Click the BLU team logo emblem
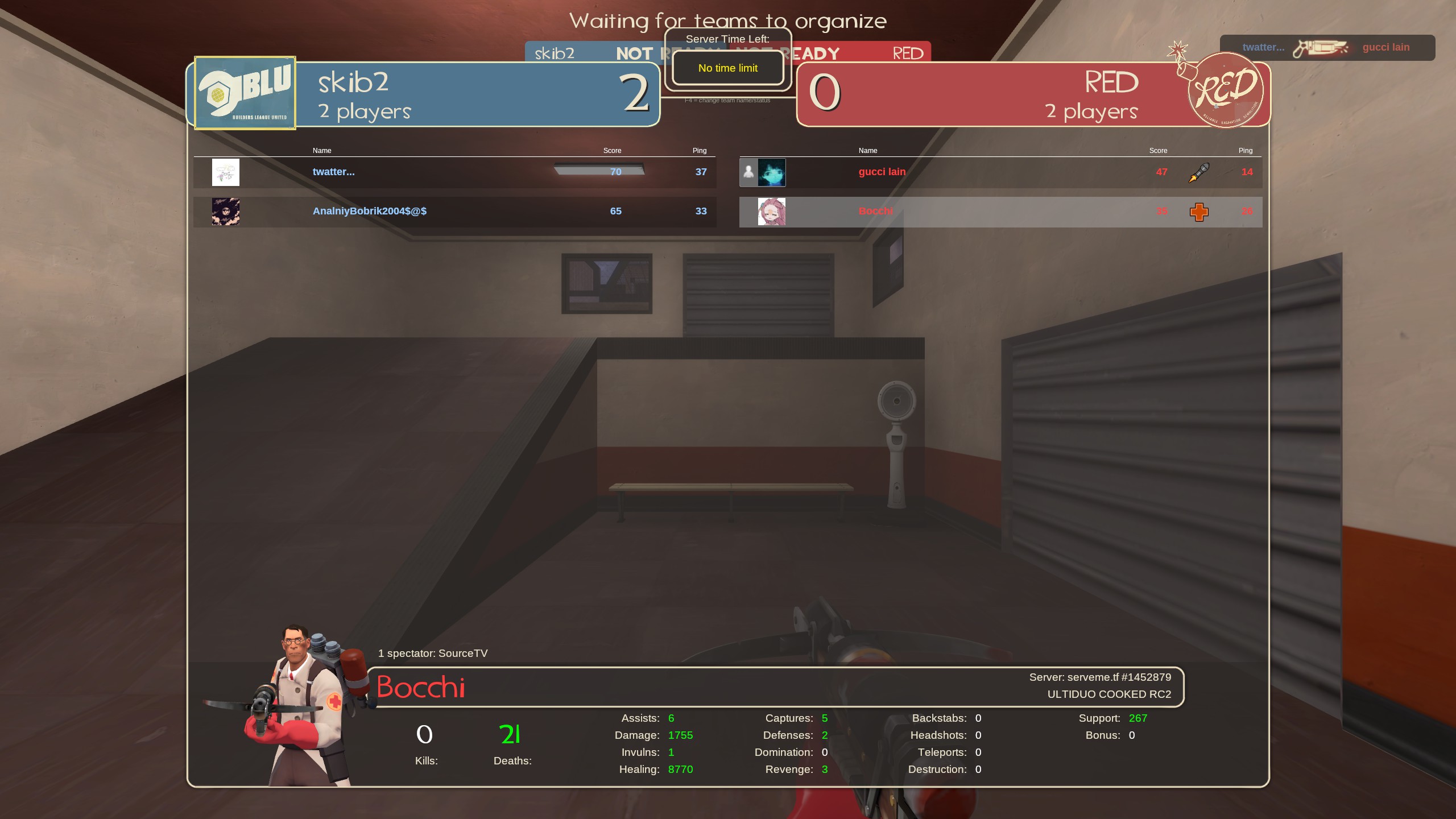The width and height of the screenshot is (1456, 819). coord(245,93)
